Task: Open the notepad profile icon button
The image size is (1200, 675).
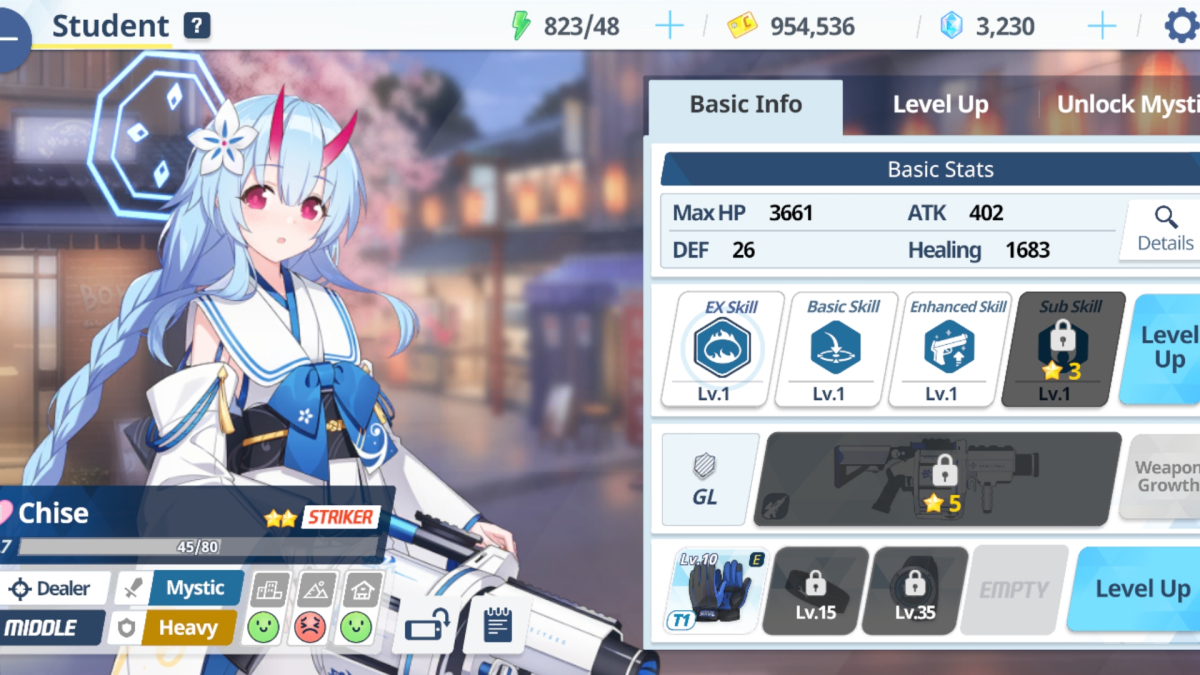Action: click(x=497, y=624)
